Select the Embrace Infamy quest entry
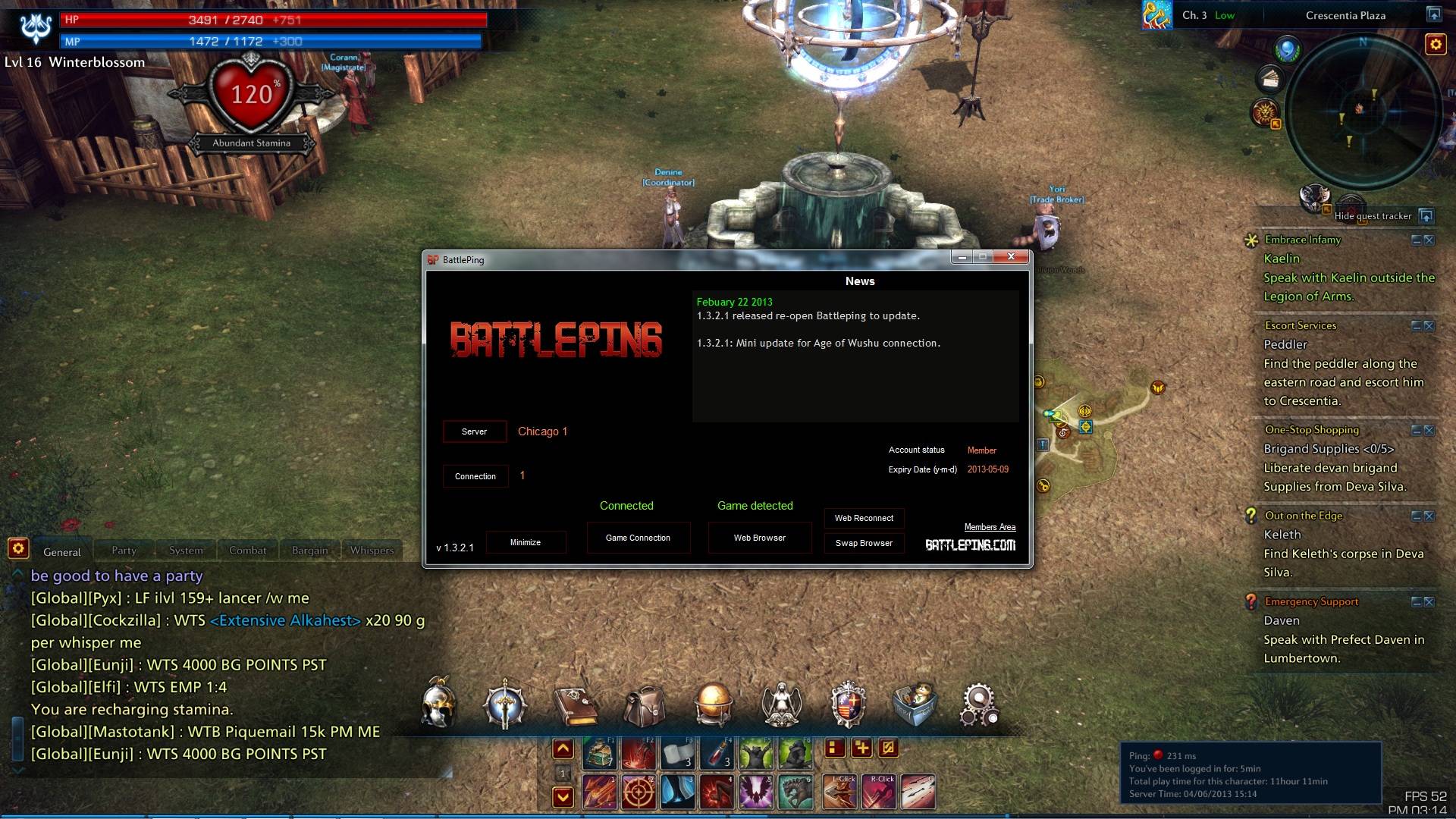The image size is (1456, 819). point(1303,240)
